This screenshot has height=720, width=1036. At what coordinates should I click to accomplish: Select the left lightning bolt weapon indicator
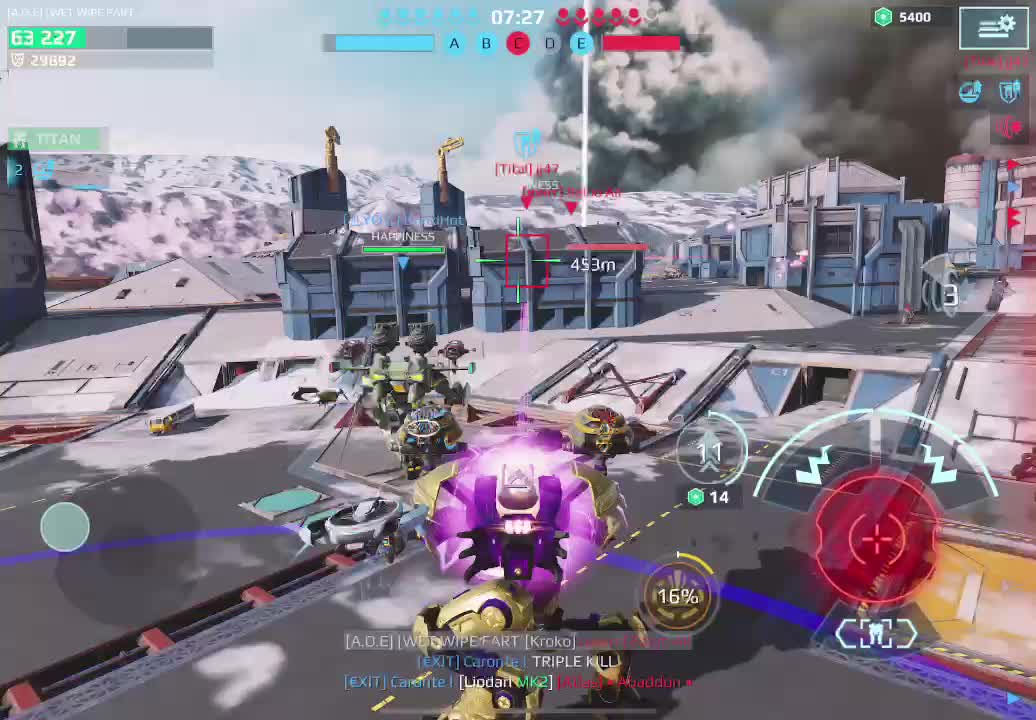coord(813,465)
